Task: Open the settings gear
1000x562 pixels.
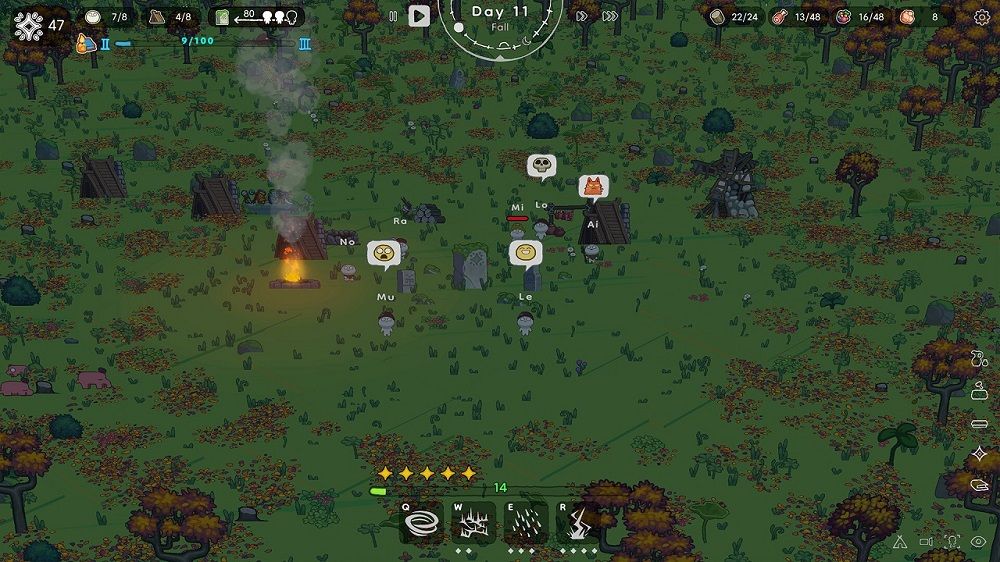Action: [x=981, y=17]
